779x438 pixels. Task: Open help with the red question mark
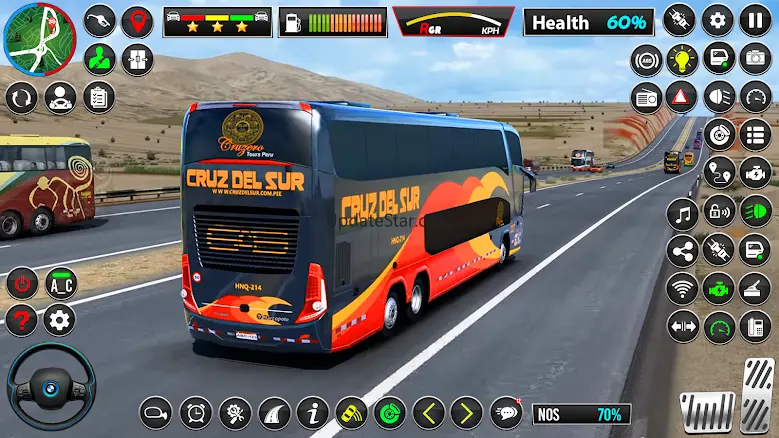click(21, 321)
